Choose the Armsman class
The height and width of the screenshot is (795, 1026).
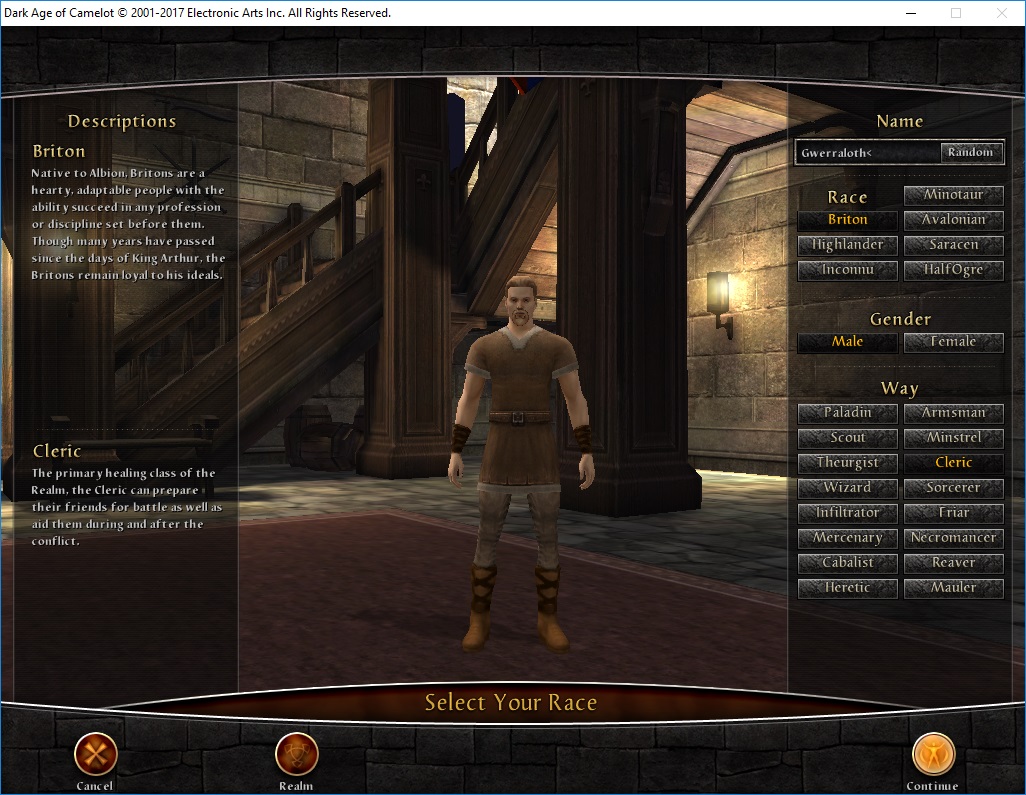(x=953, y=413)
